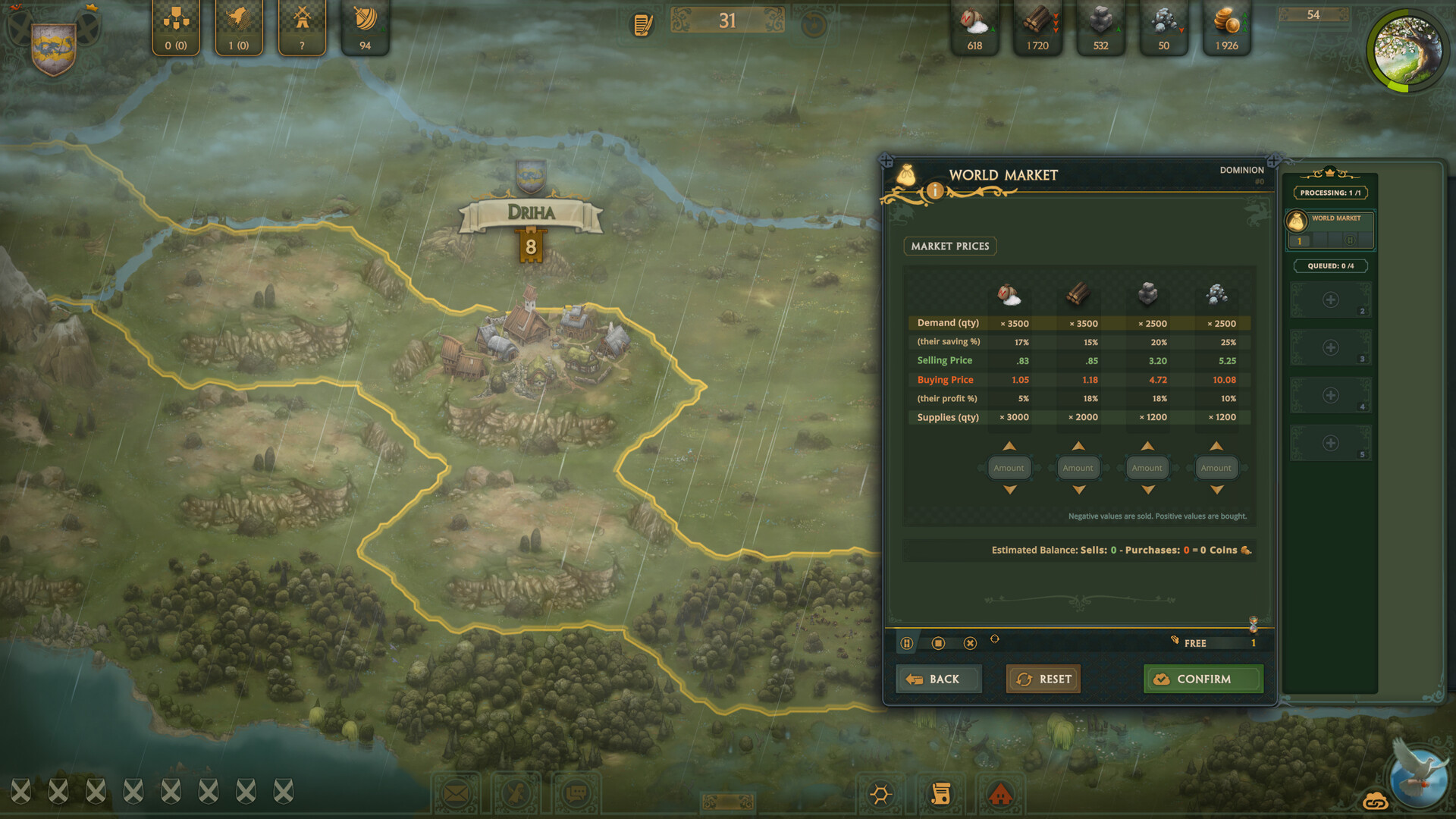
Task: Raise the wool amount with the up arrow
Action: pyautogui.click(x=1009, y=446)
